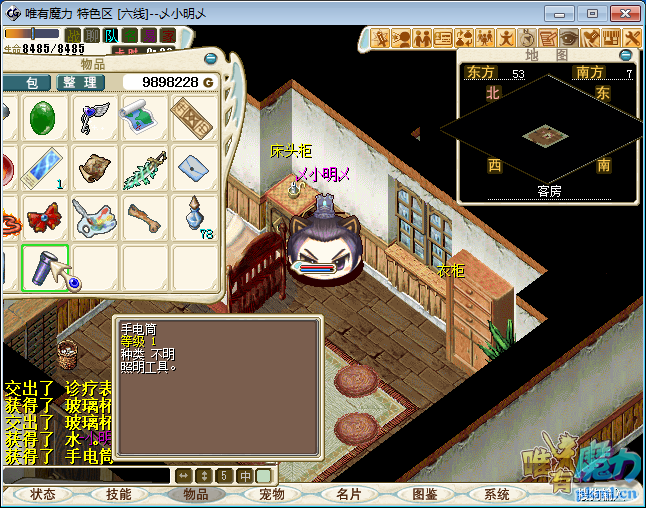Viewport: 646px width, 508px height.
Task: Open the 宠物 pet tab
Action: point(272,494)
